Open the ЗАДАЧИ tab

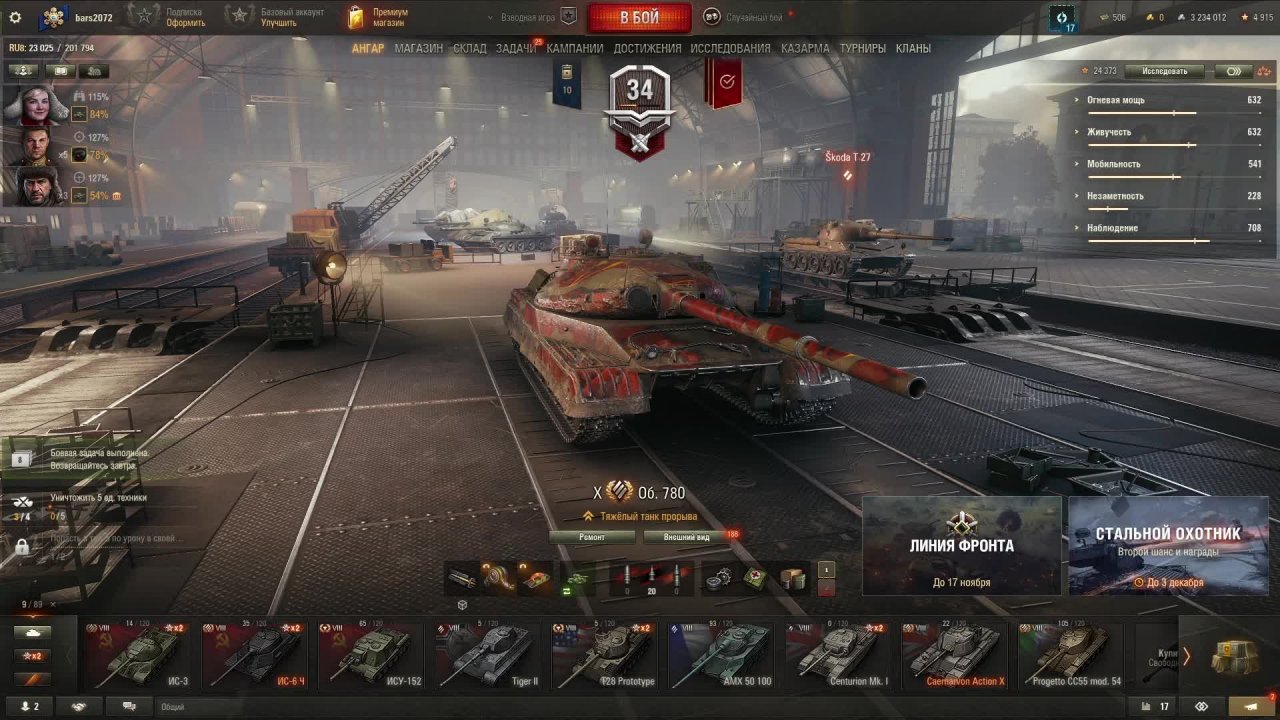tap(515, 48)
